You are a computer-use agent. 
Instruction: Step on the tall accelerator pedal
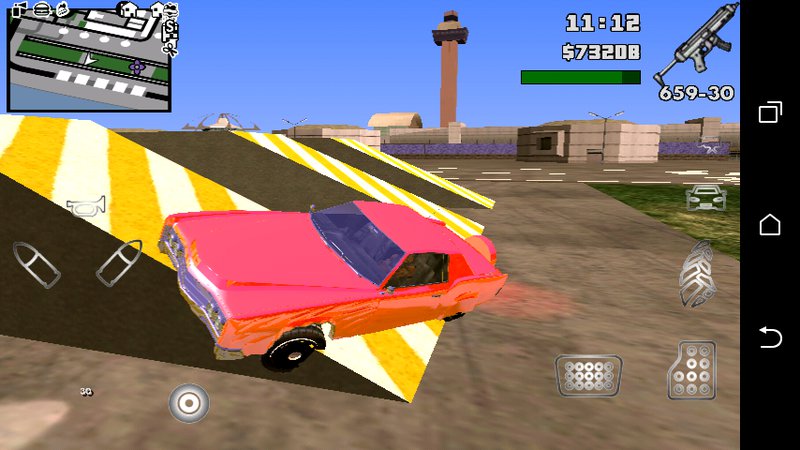pos(692,371)
